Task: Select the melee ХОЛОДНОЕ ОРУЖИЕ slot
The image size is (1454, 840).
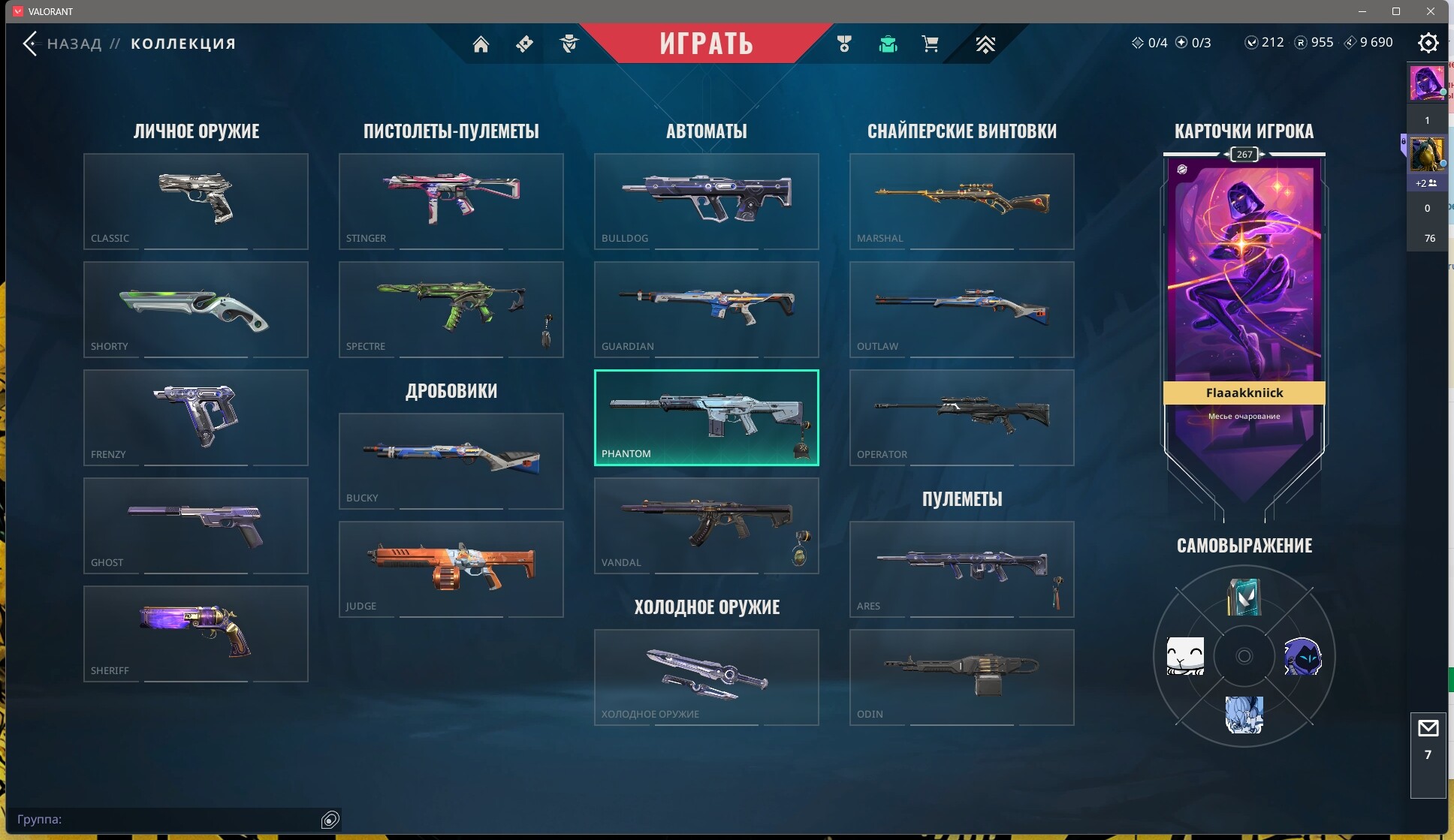Action: click(x=707, y=677)
